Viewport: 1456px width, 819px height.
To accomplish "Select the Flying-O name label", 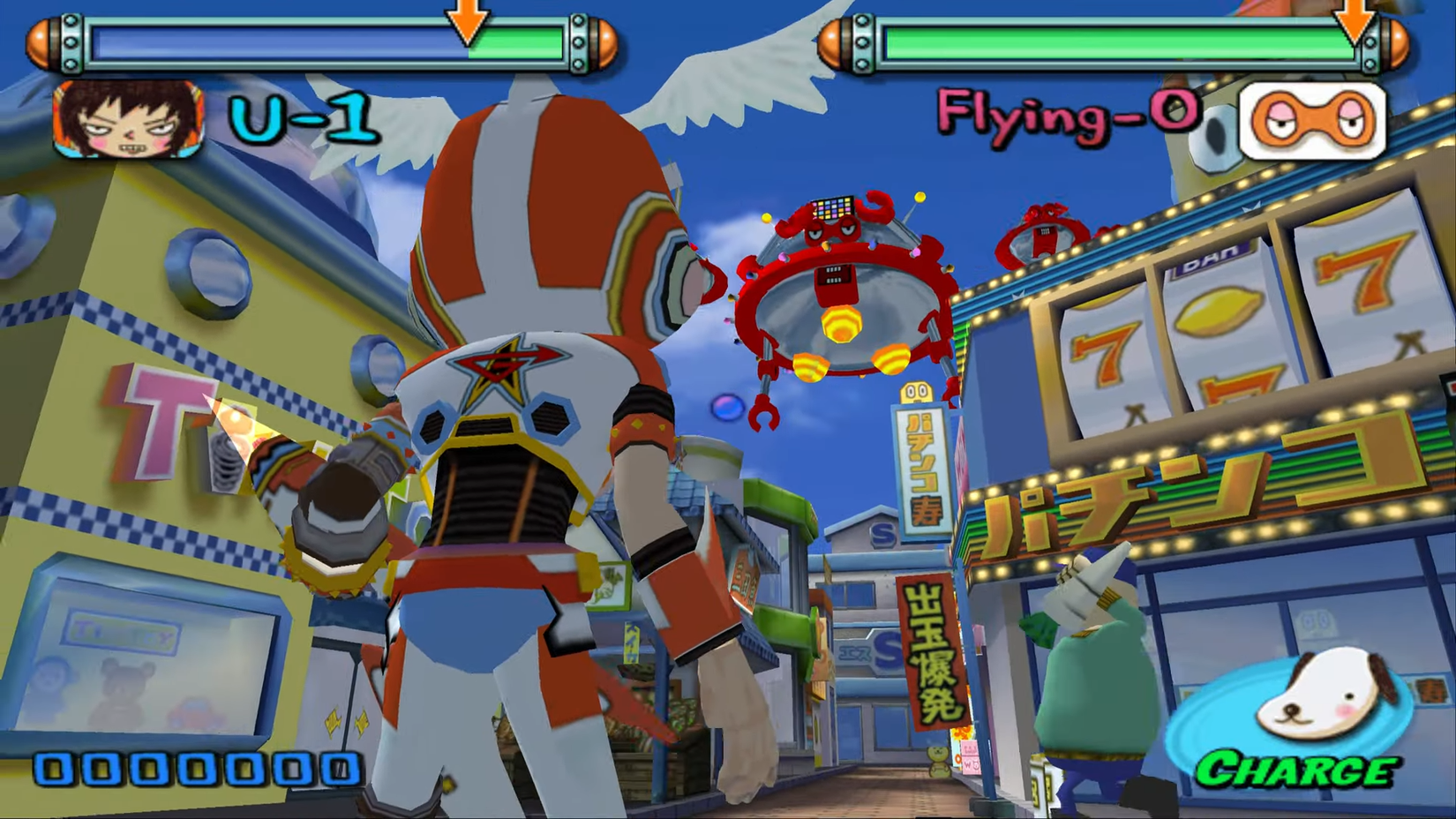I will [x=1068, y=115].
